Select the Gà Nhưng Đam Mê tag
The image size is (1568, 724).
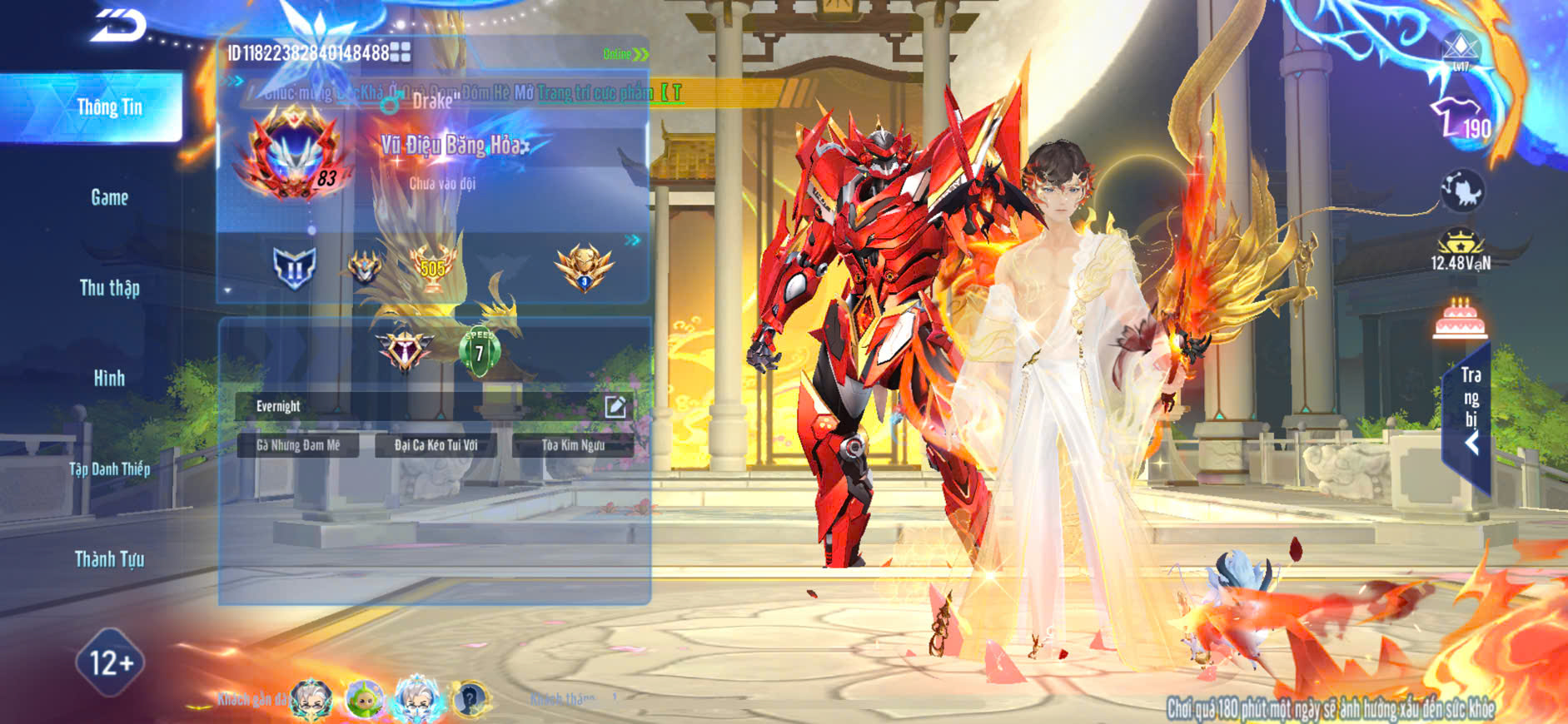(298, 445)
